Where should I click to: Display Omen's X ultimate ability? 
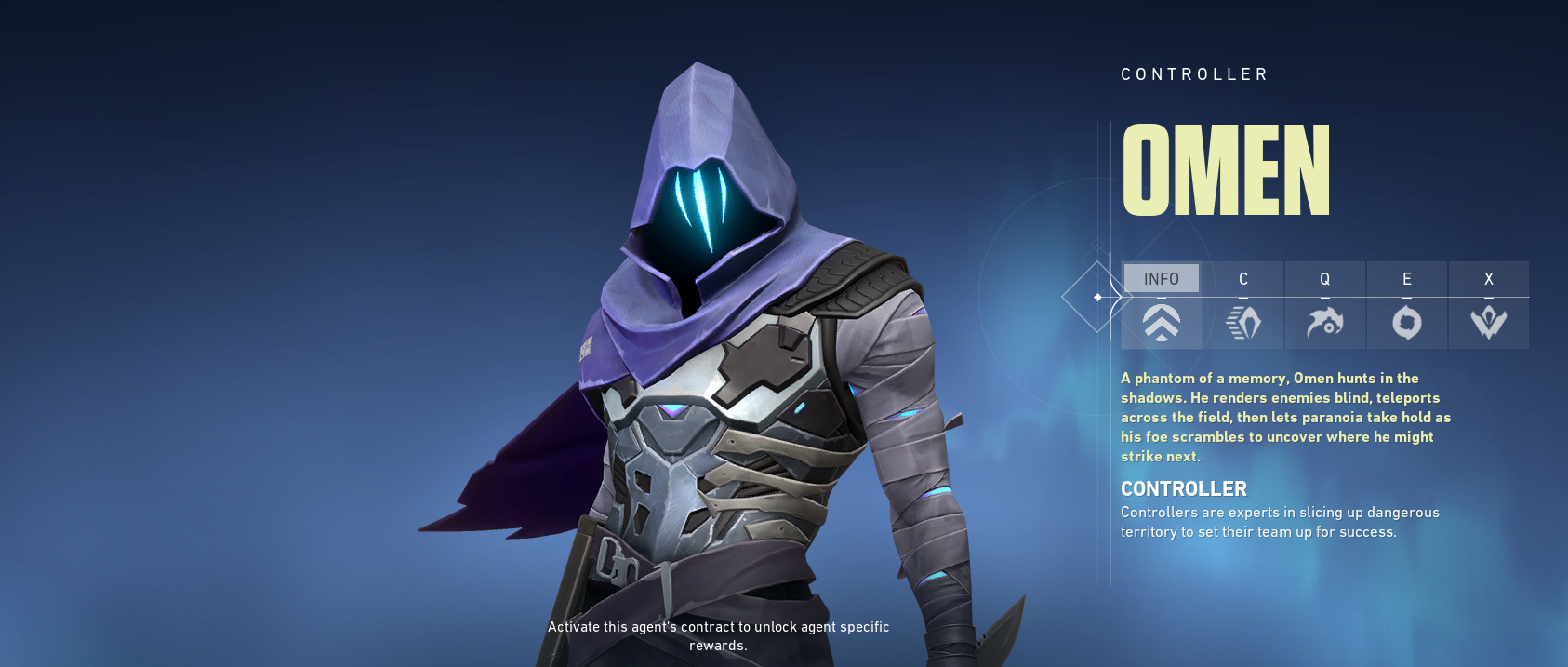pyautogui.click(x=1488, y=305)
